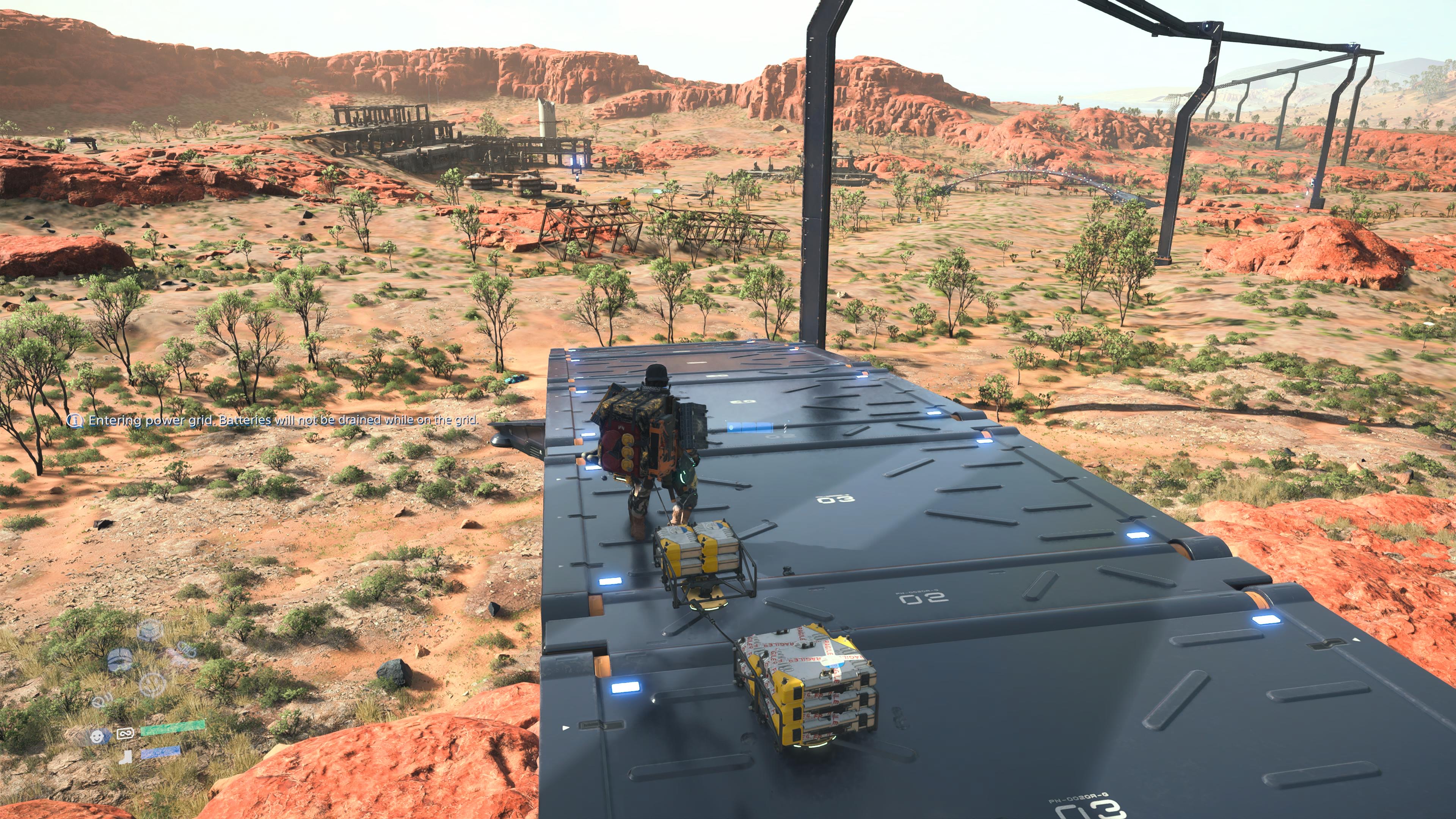Screen dimensions: 1456x819
Task: Open the info icon beside the power grid message
Action: [x=75, y=420]
